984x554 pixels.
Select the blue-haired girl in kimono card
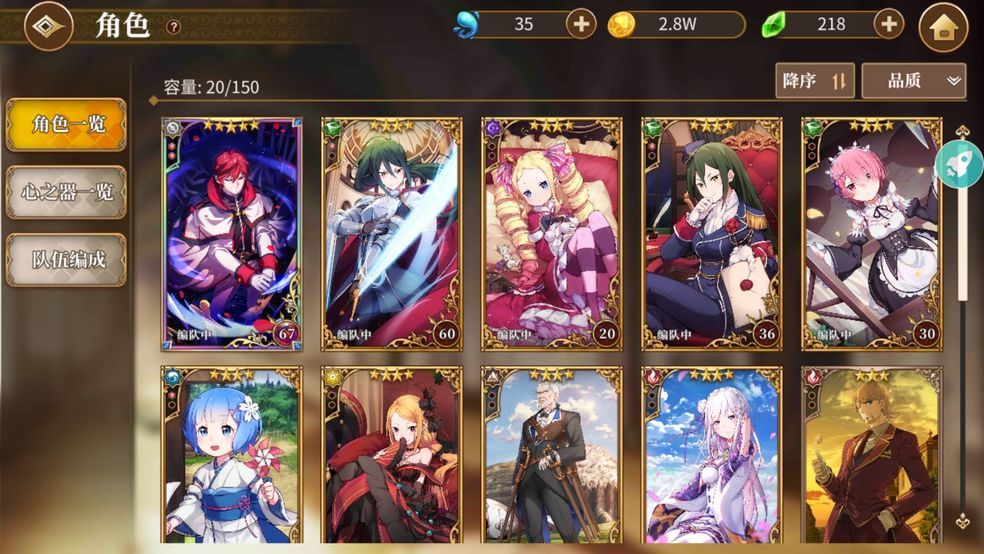231,455
